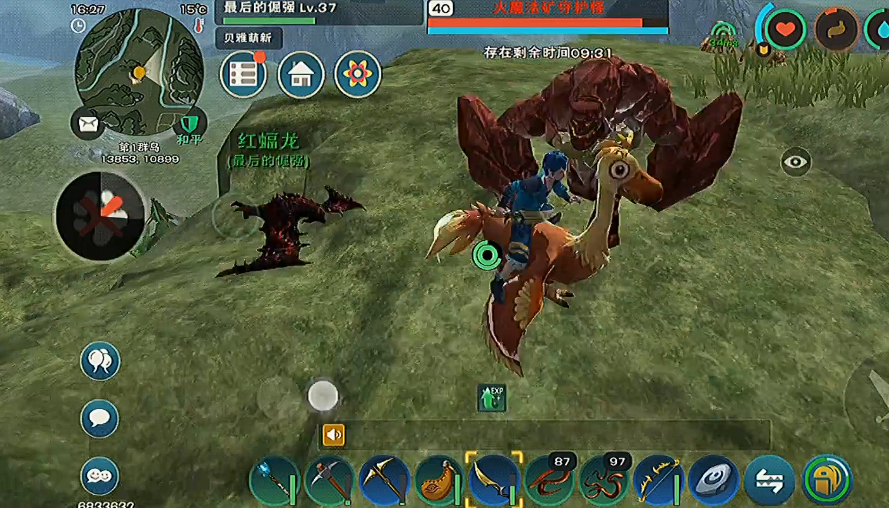The height and width of the screenshot is (508, 889).
Task: Open the colorful flower icon menu
Action: (357, 74)
